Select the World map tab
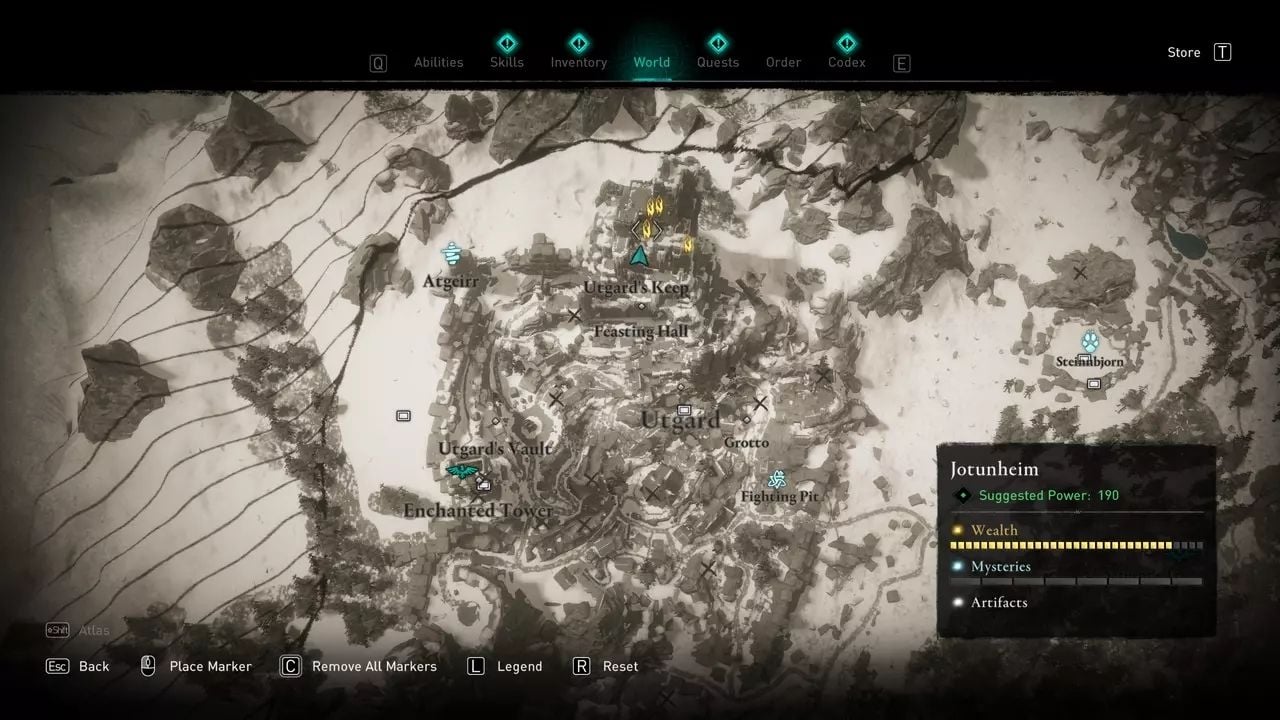 coord(652,62)
